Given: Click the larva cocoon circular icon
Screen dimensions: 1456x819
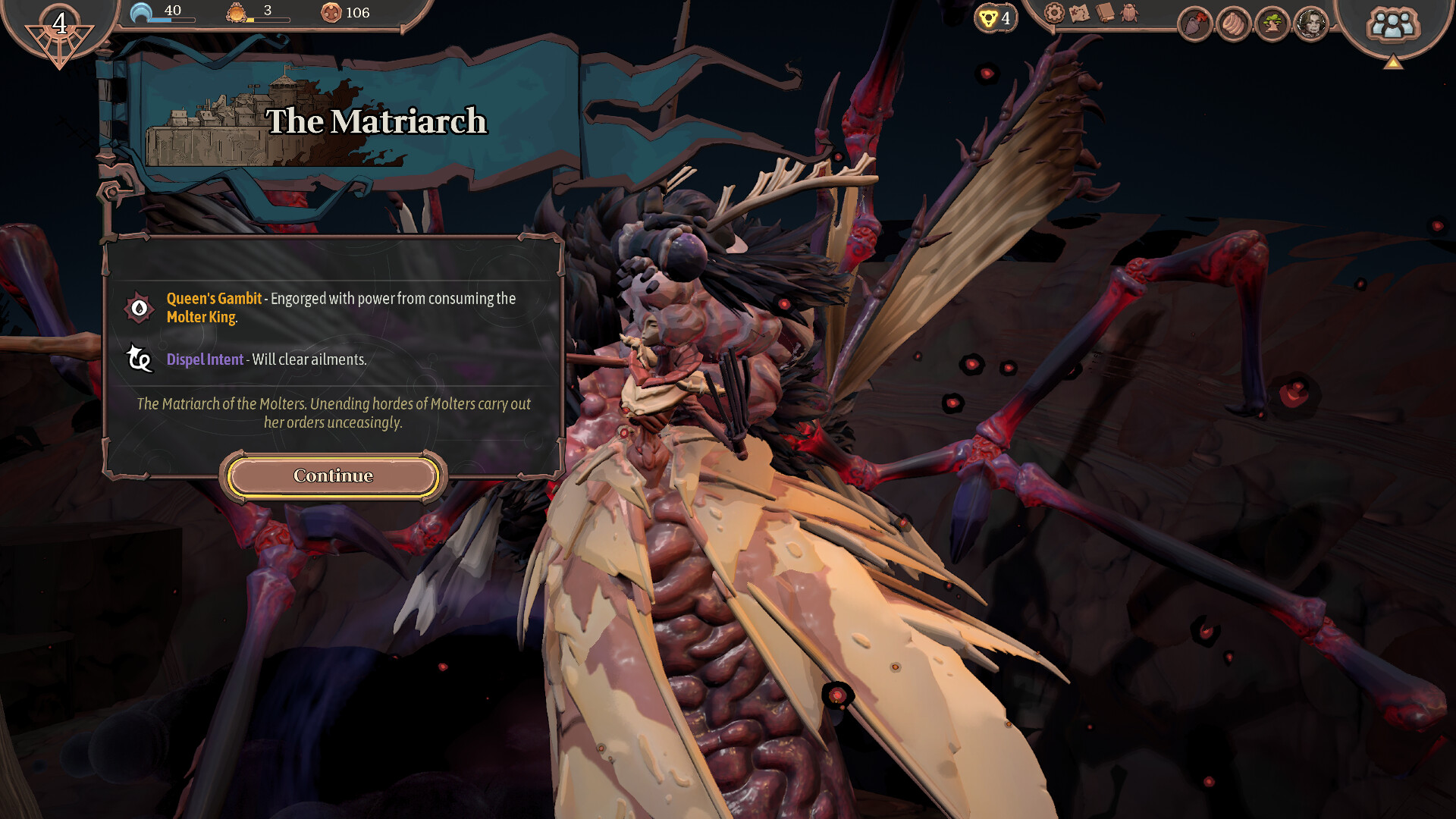Looking at the screenshot, I should tap(1233, 23).
